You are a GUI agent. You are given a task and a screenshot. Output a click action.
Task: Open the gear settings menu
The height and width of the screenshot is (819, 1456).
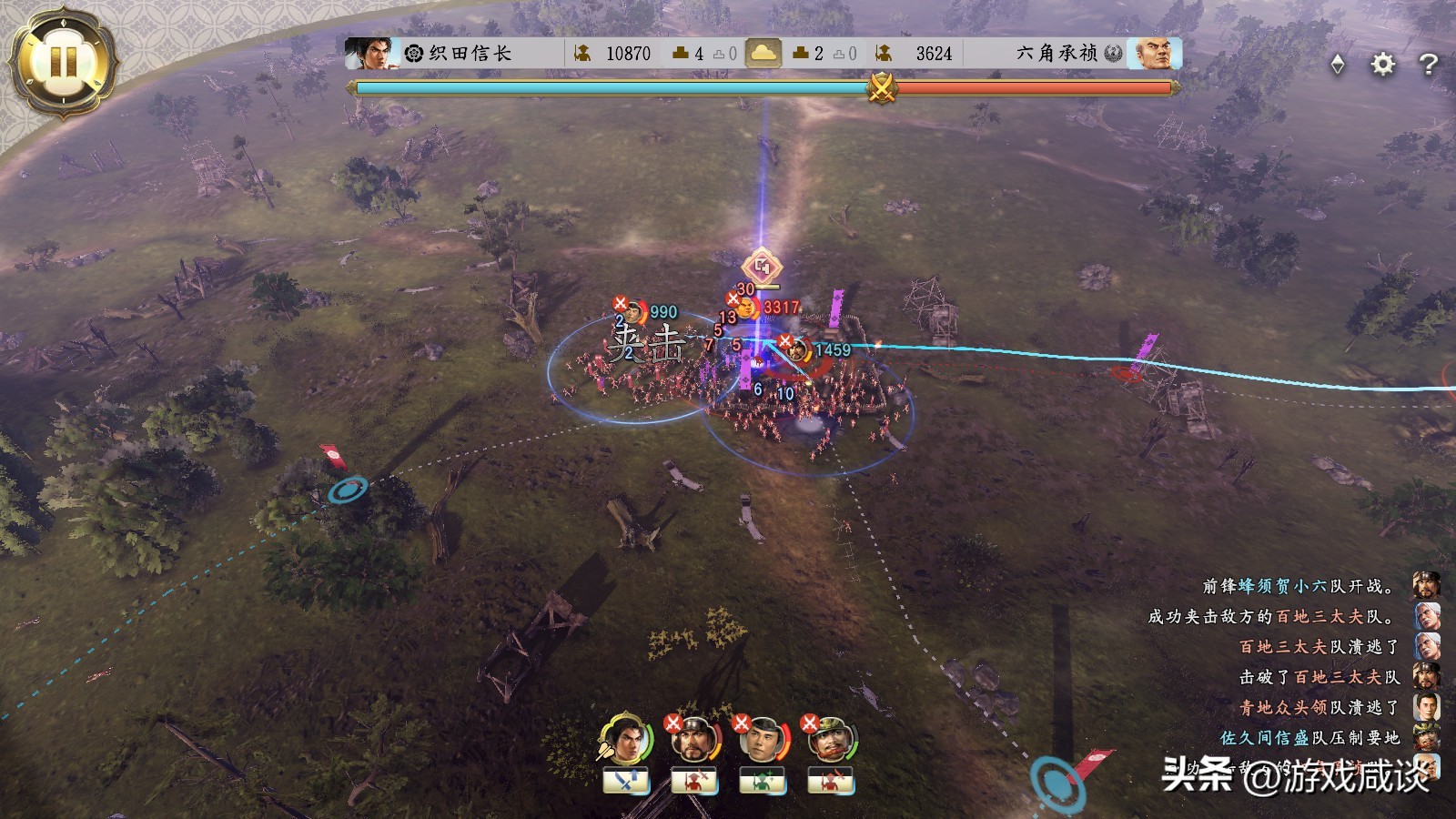pyautogui.click(x=1382, y=64)
